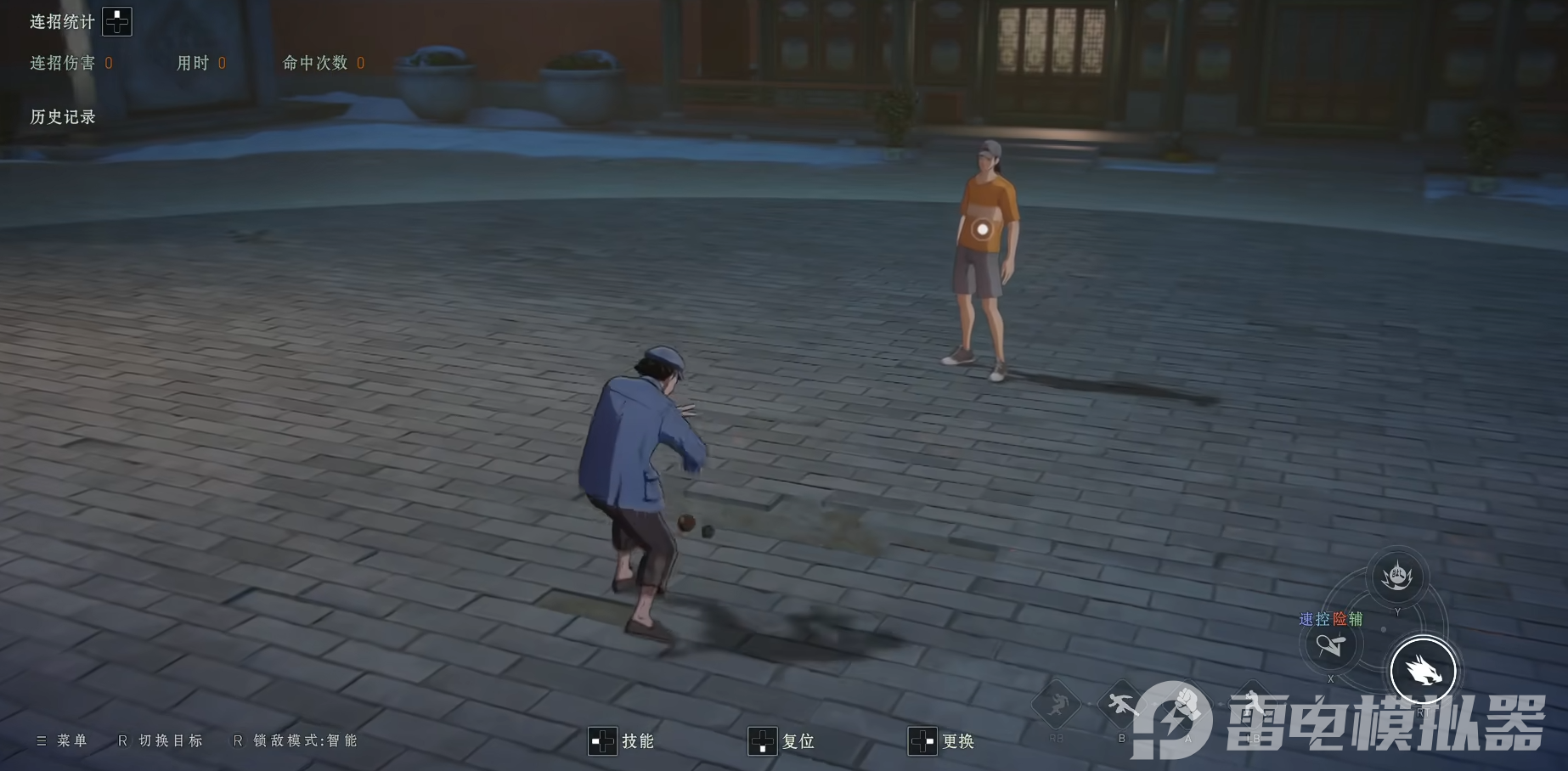This screenshot has height=771, width=1568.
Task: Expand the 连招统计 stats panel
Action: click(x=61, y=20)
